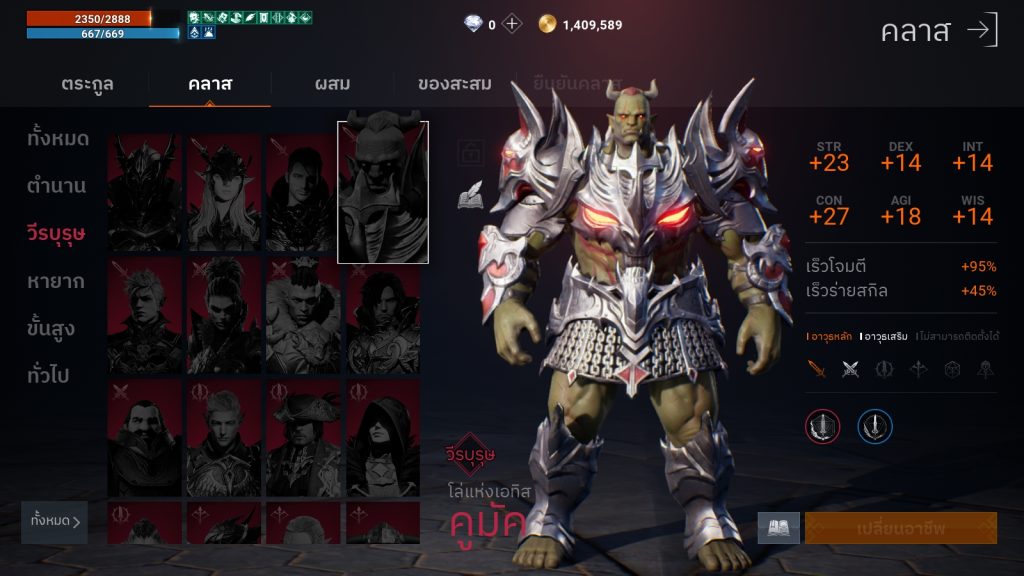Select the pirate hat class portrait
This screenshot has width=1024, height=576.
coord(303,438)
